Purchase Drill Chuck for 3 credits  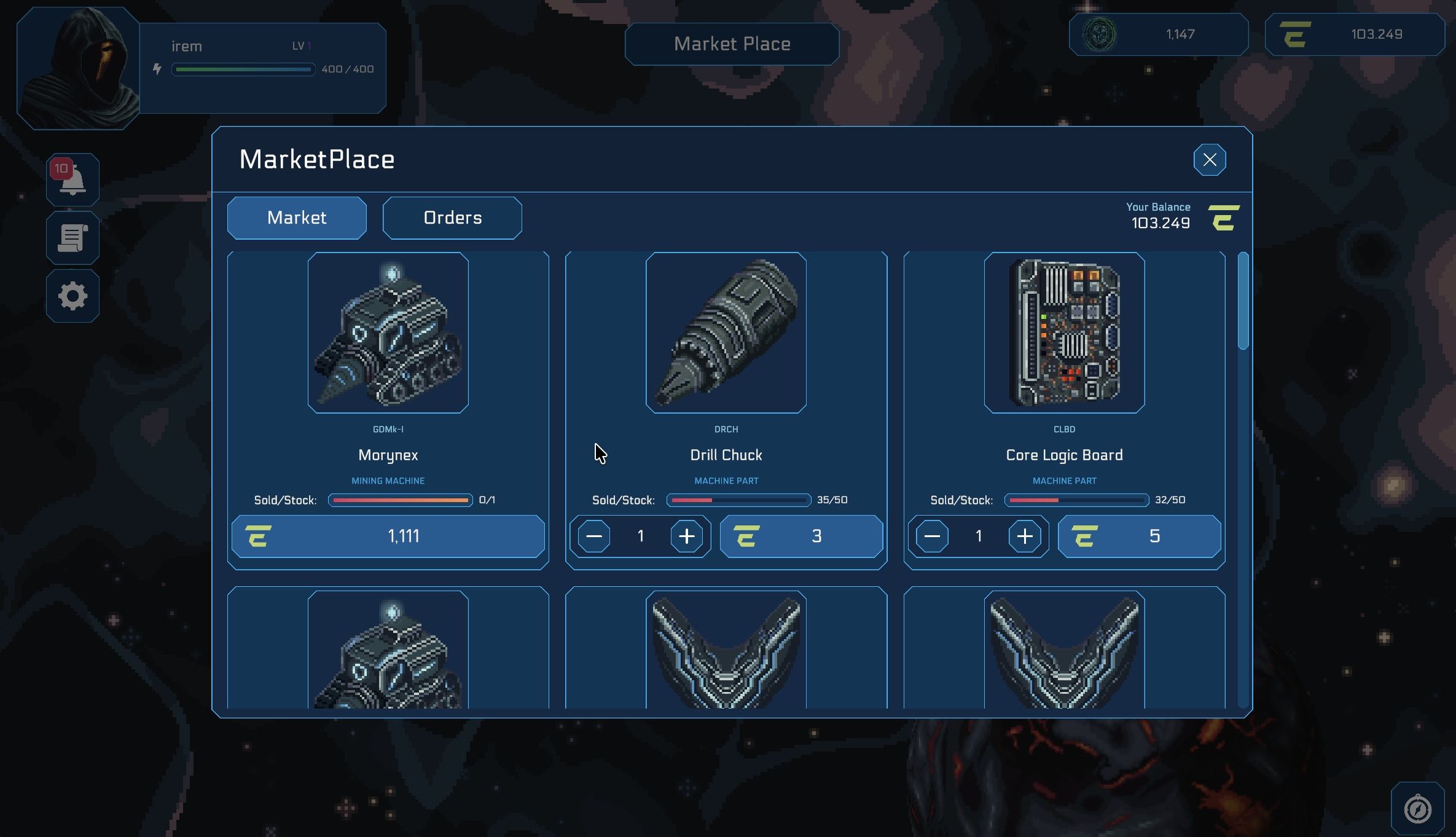(x=801, y=536)
